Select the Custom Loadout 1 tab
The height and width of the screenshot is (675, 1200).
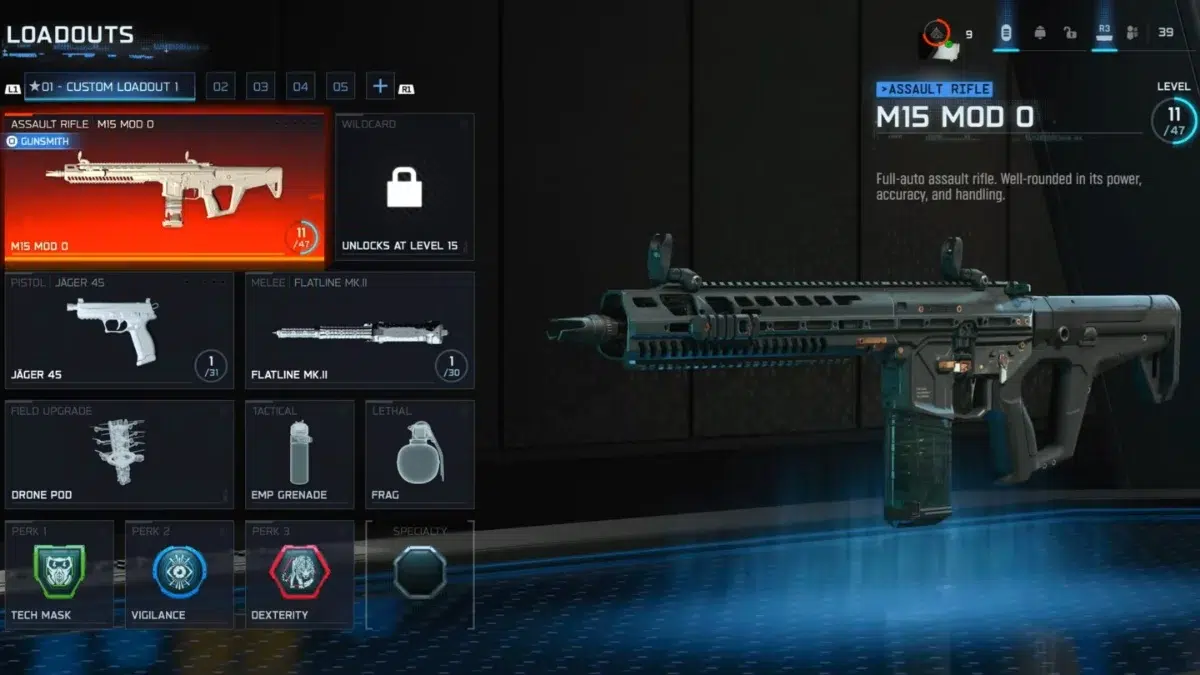109,87
